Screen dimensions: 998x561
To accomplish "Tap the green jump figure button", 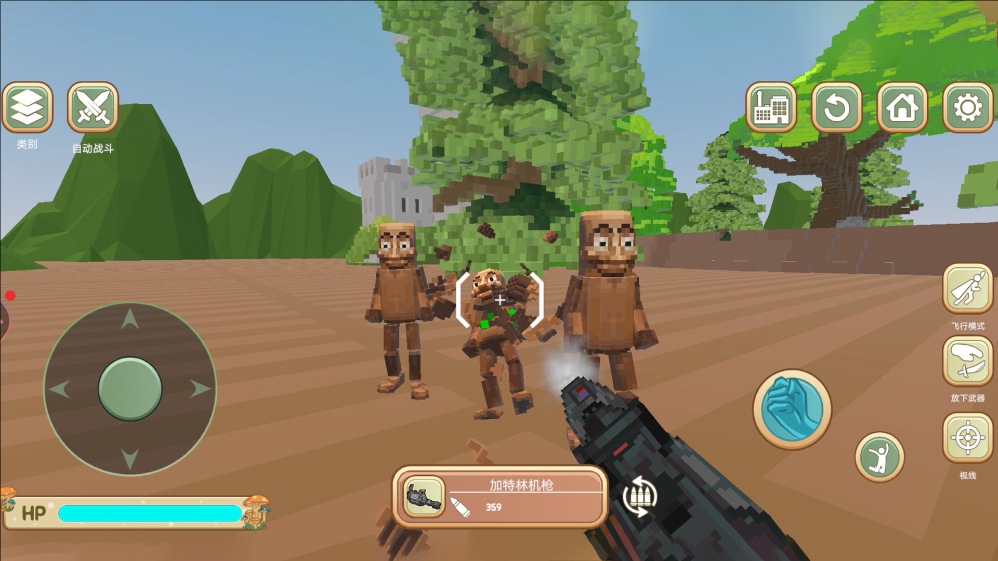I will point(880,457).
